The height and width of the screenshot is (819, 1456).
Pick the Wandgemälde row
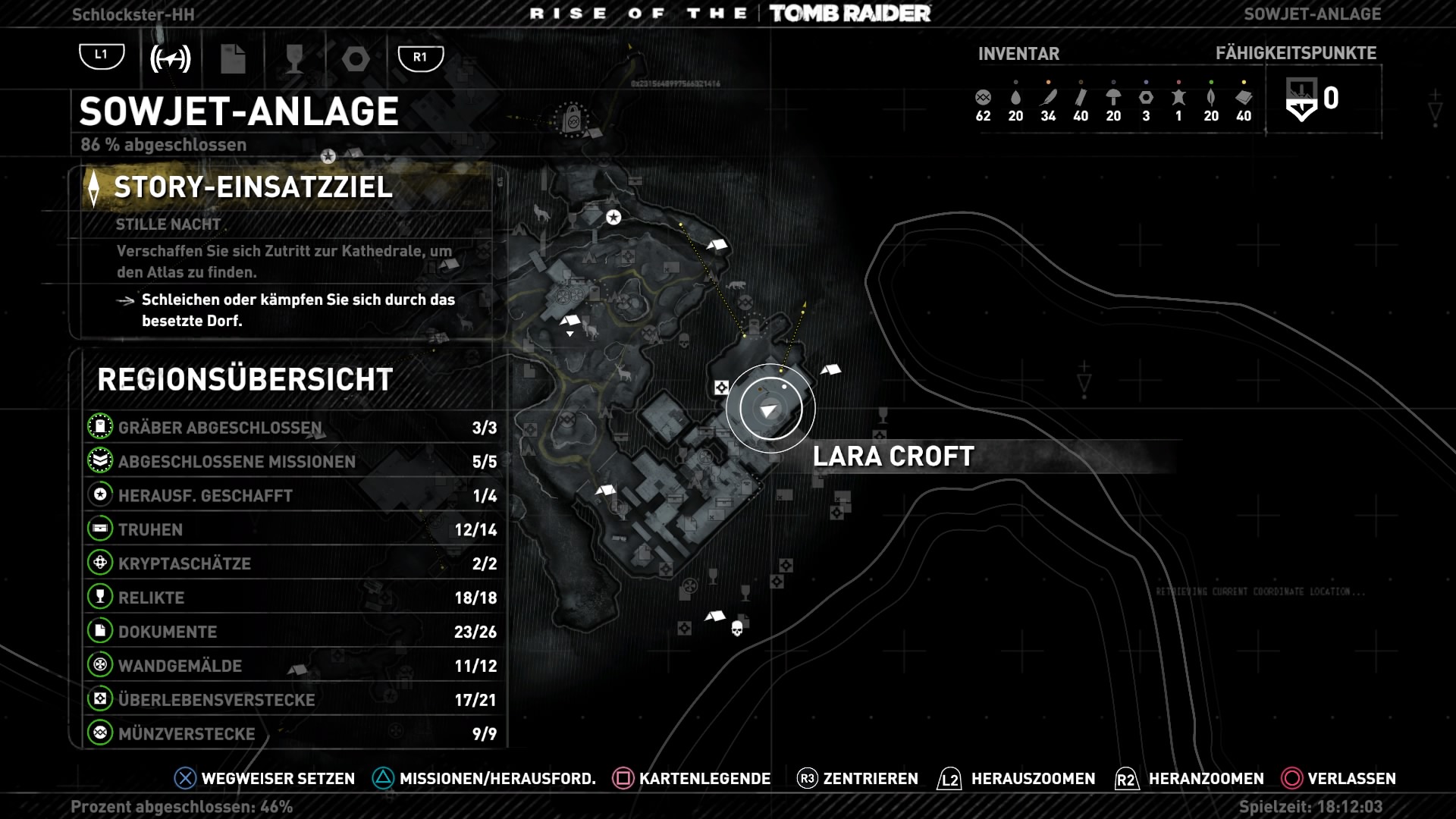point(292,666)
